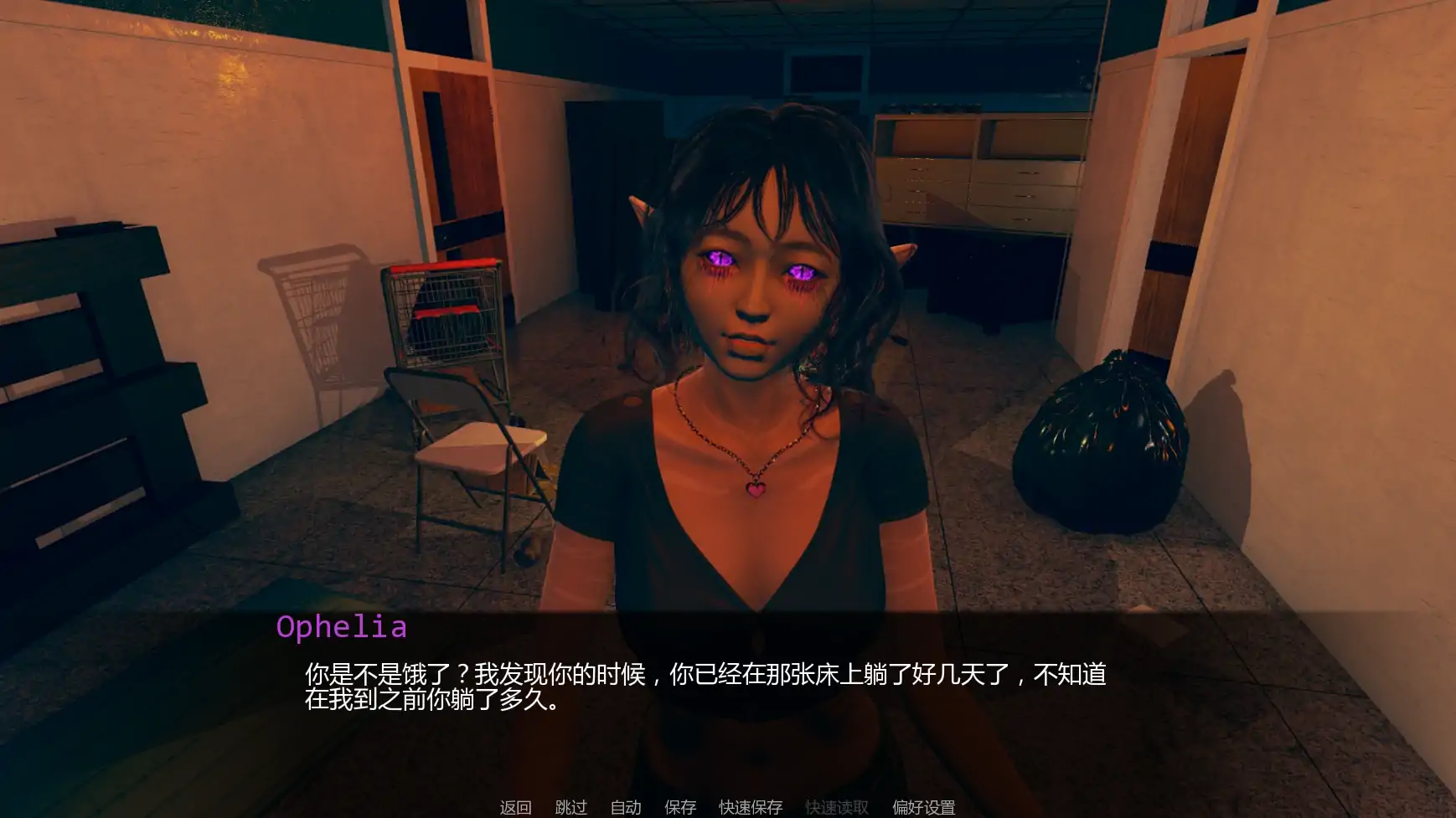
Task: Click 快速读取 to quick load
Action: coord(838,807)
